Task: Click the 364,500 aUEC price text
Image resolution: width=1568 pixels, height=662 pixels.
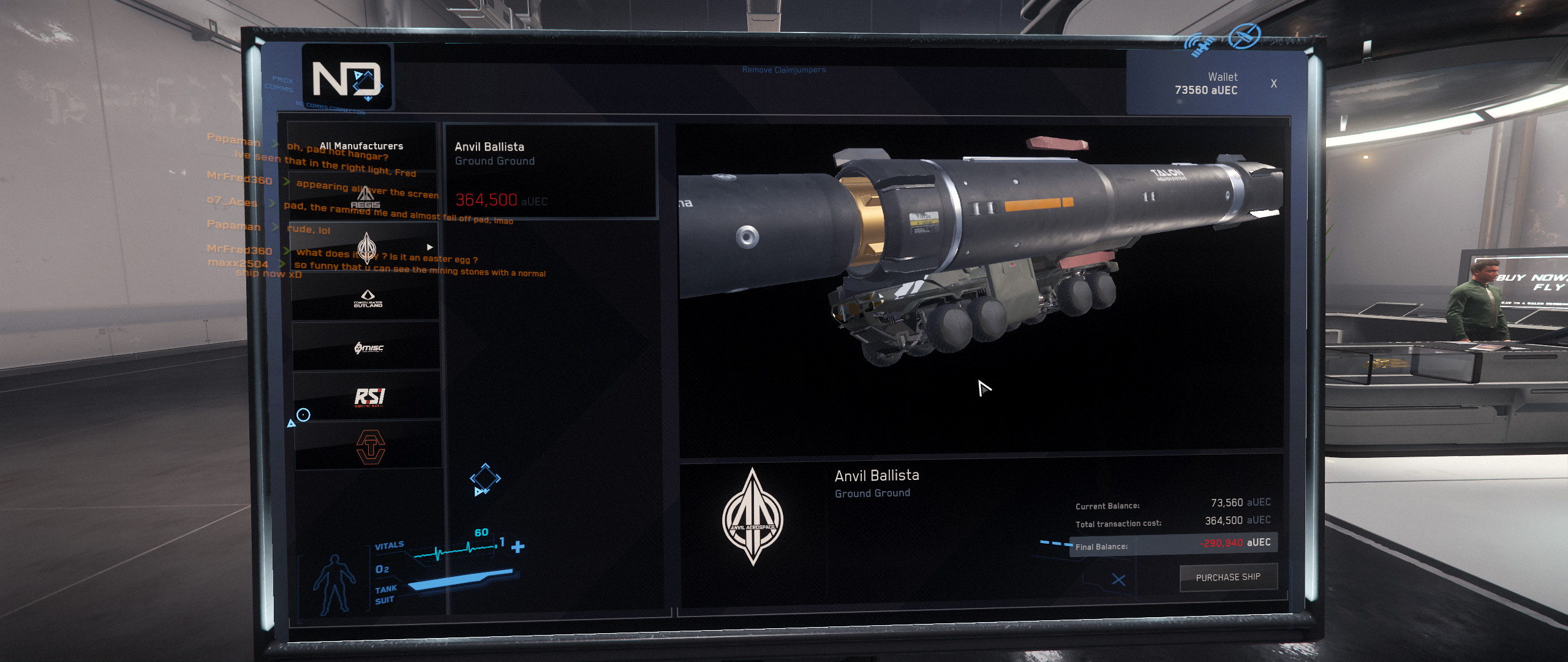Action: pyautogui.click(x=486, y=199)
